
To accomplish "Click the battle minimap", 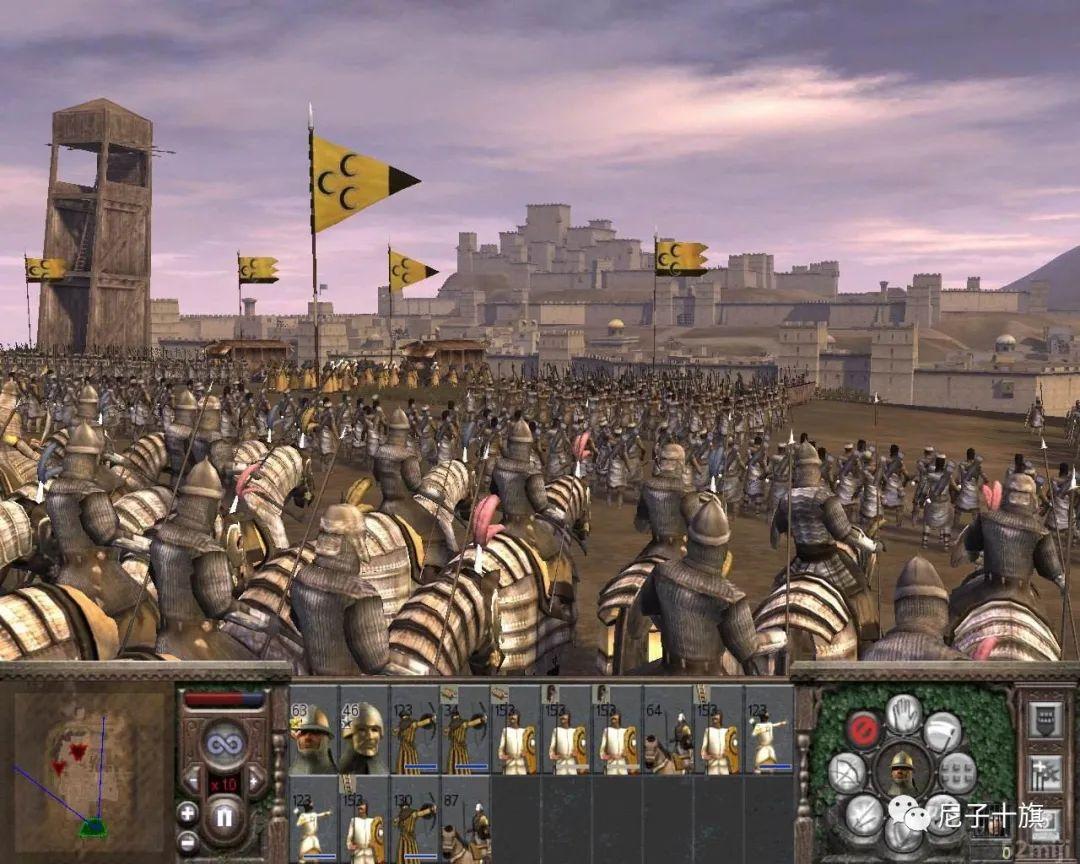I will pos(90,767).
